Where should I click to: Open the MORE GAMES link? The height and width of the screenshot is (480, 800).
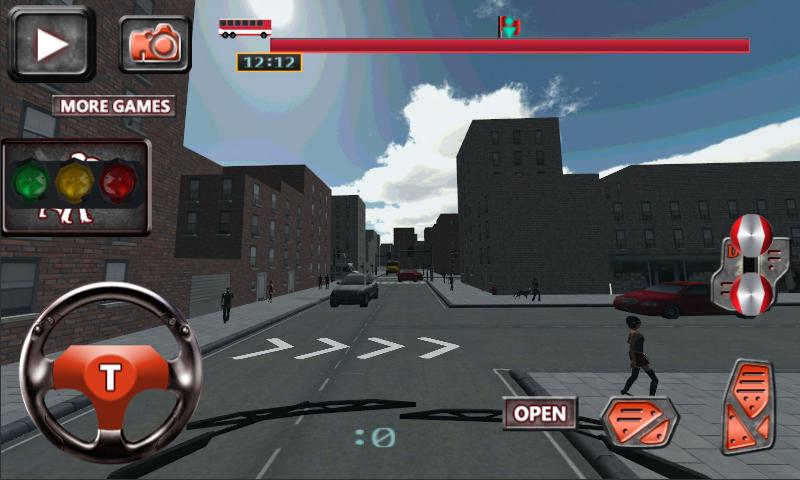[x=114, y=106]
